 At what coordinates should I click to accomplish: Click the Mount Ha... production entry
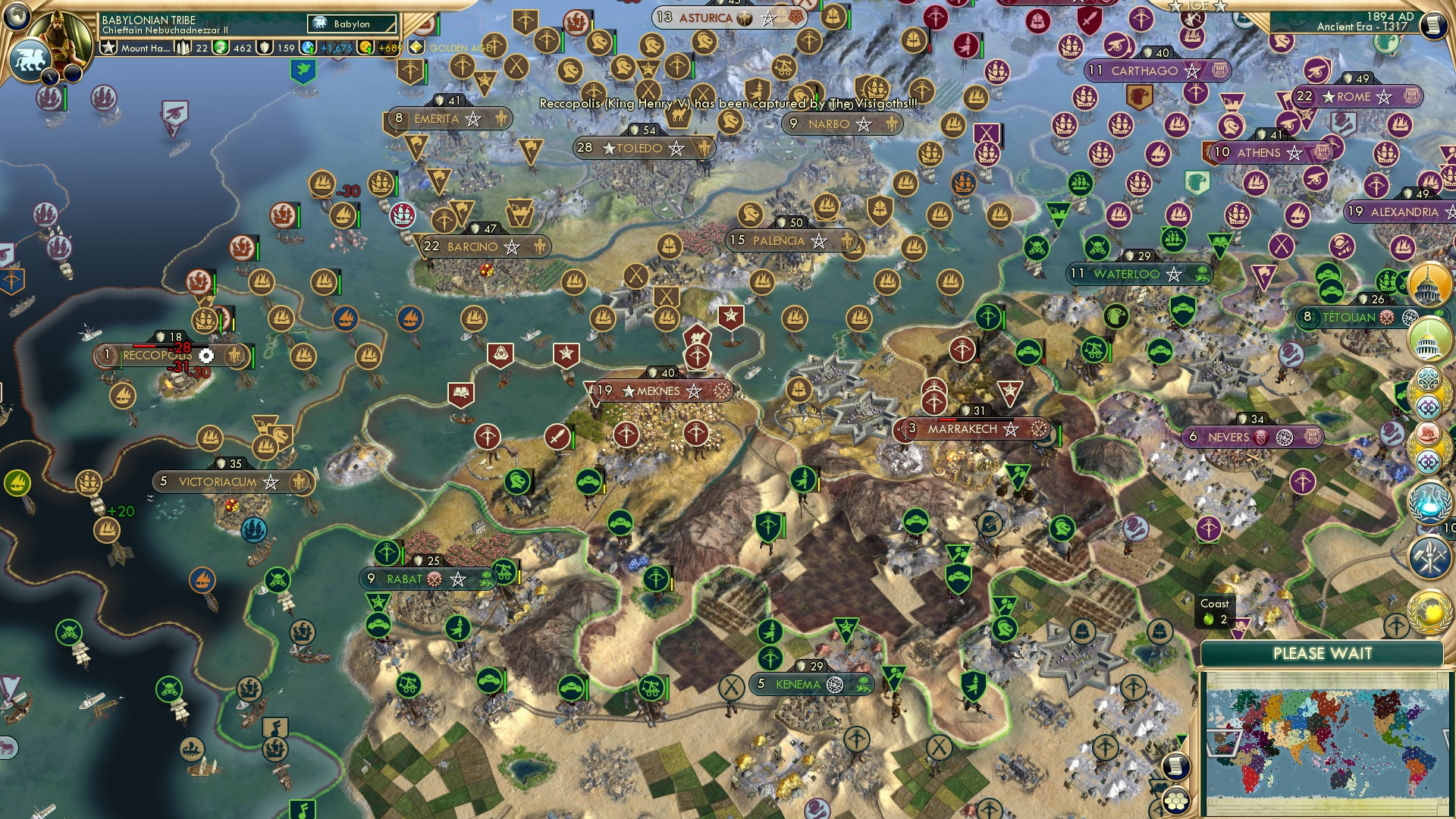tap(145, 49)
